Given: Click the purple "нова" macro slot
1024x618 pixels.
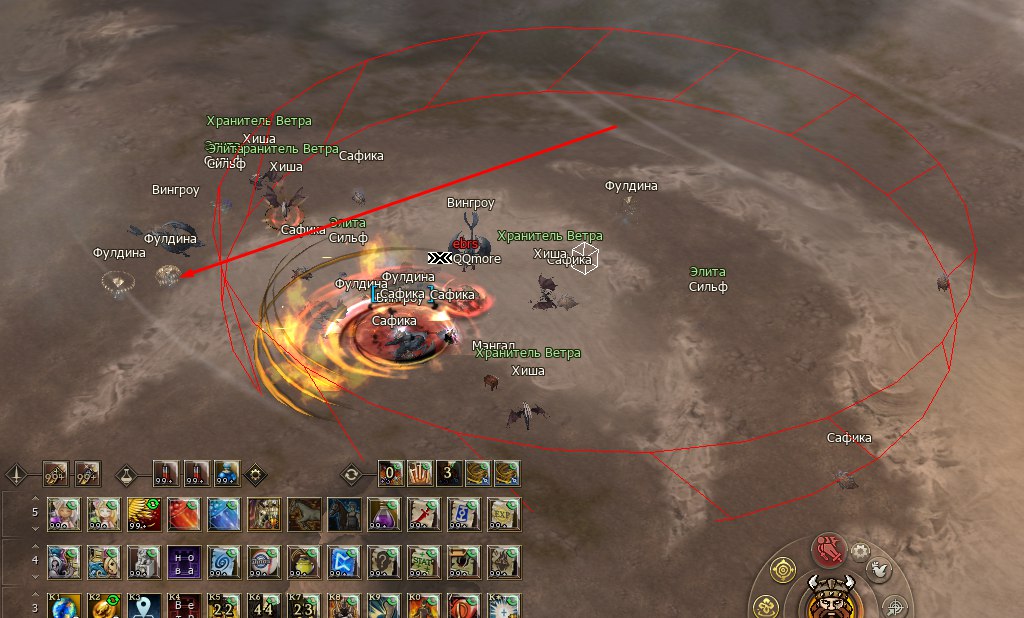Looking at the screenshot, I should click(182, 561).
